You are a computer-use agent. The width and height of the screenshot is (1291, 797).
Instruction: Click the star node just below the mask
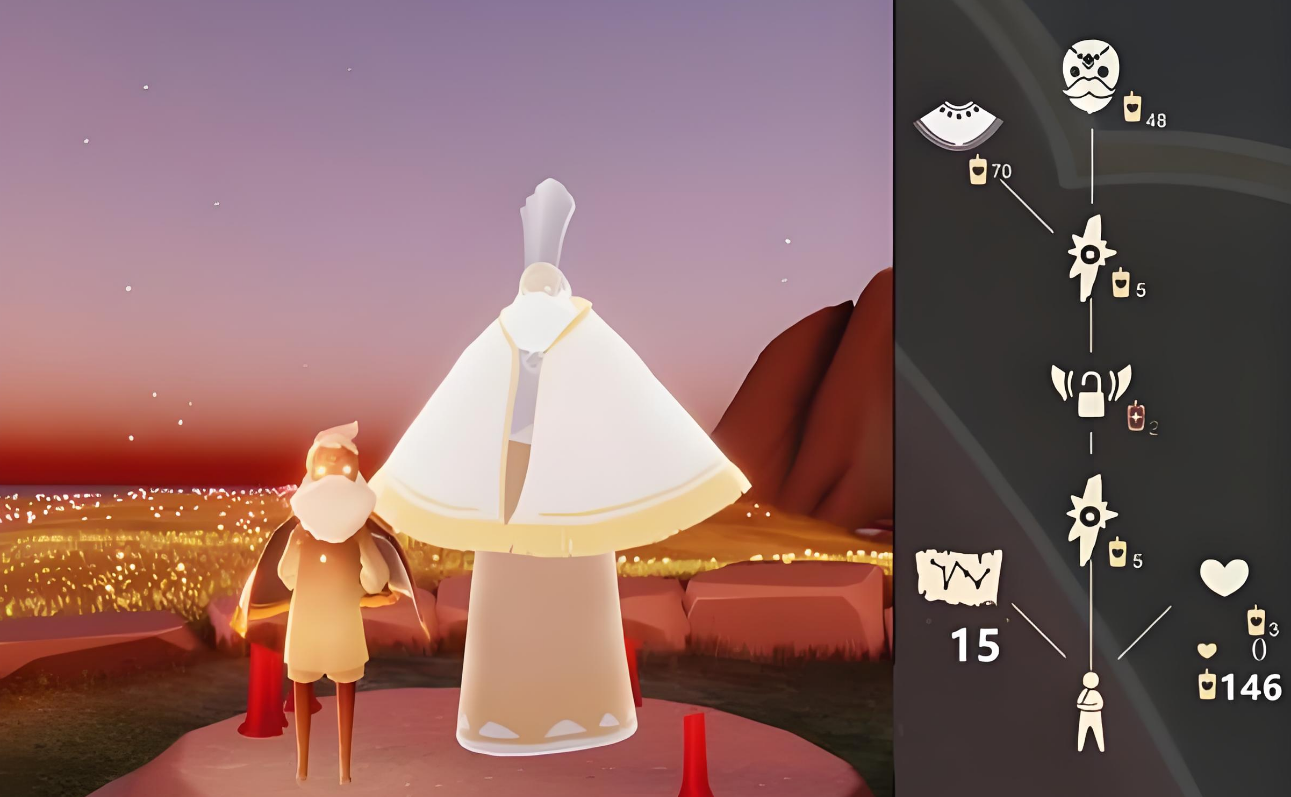1090,258
